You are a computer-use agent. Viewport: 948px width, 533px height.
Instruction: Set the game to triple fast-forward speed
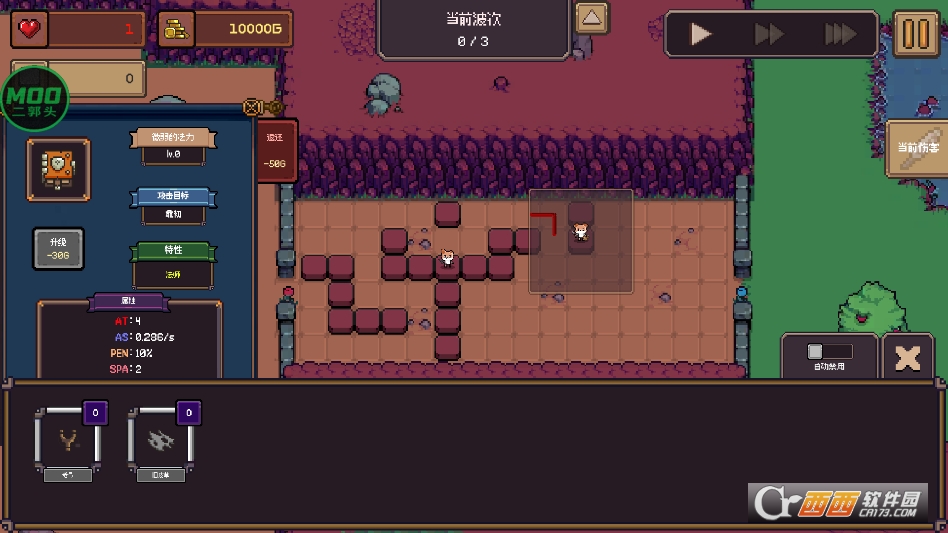[840, 35]
